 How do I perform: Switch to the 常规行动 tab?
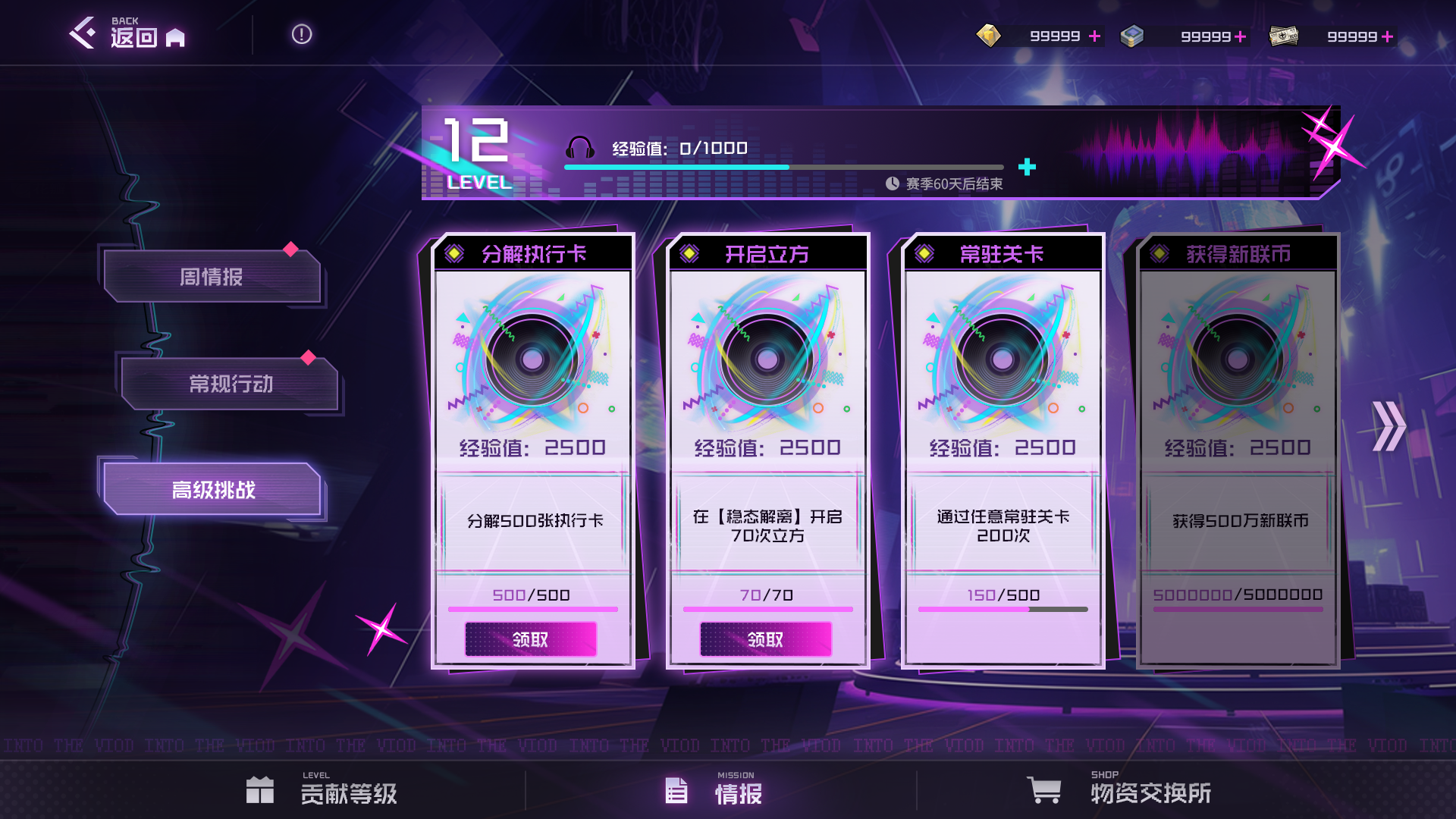[230, 384]
